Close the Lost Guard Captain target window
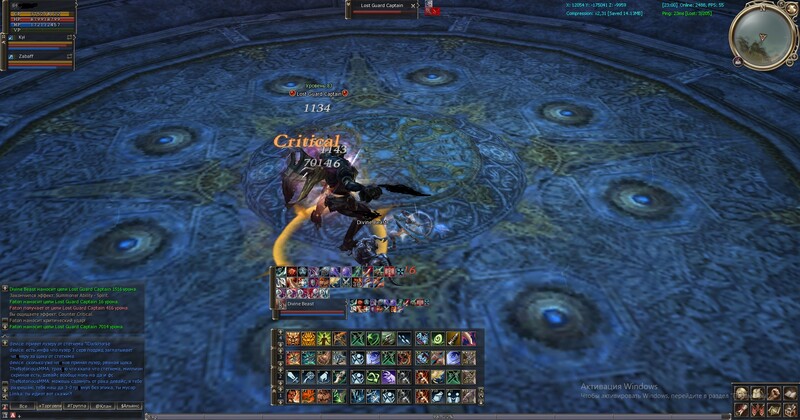The height and width of the screenshot is (420, 800). coord(414,6)
